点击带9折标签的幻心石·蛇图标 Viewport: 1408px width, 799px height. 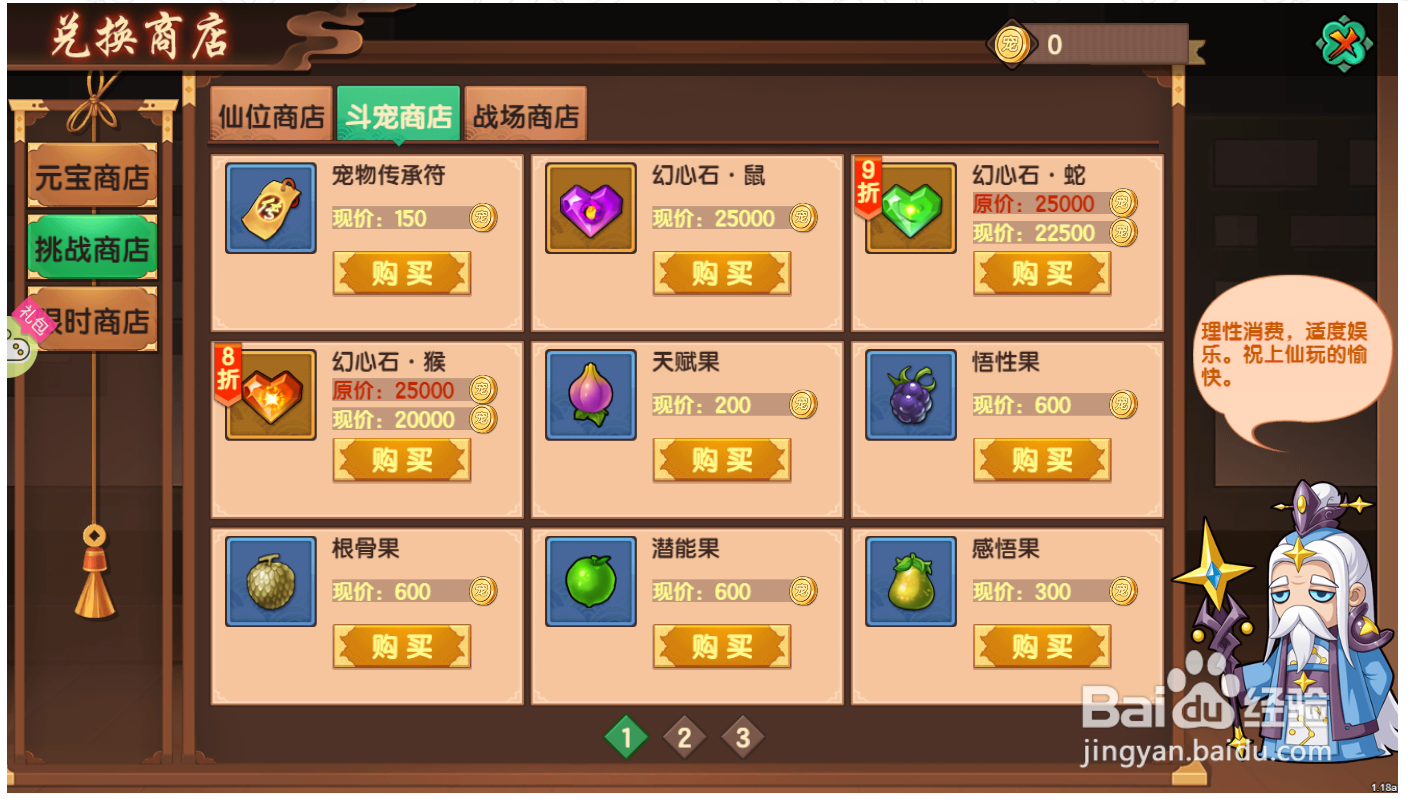[910, 208]
